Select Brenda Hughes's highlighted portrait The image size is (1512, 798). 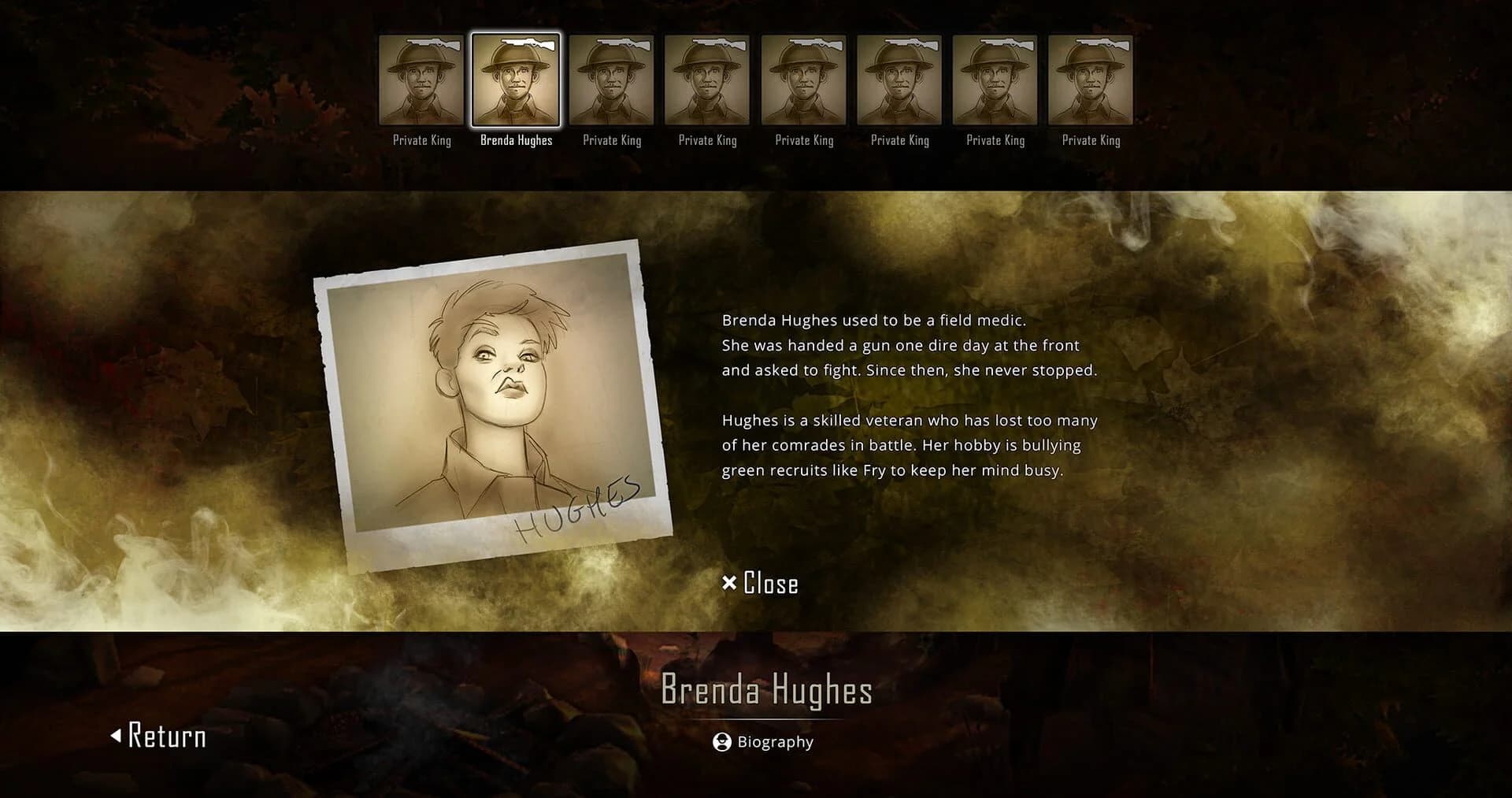[516, 79]
